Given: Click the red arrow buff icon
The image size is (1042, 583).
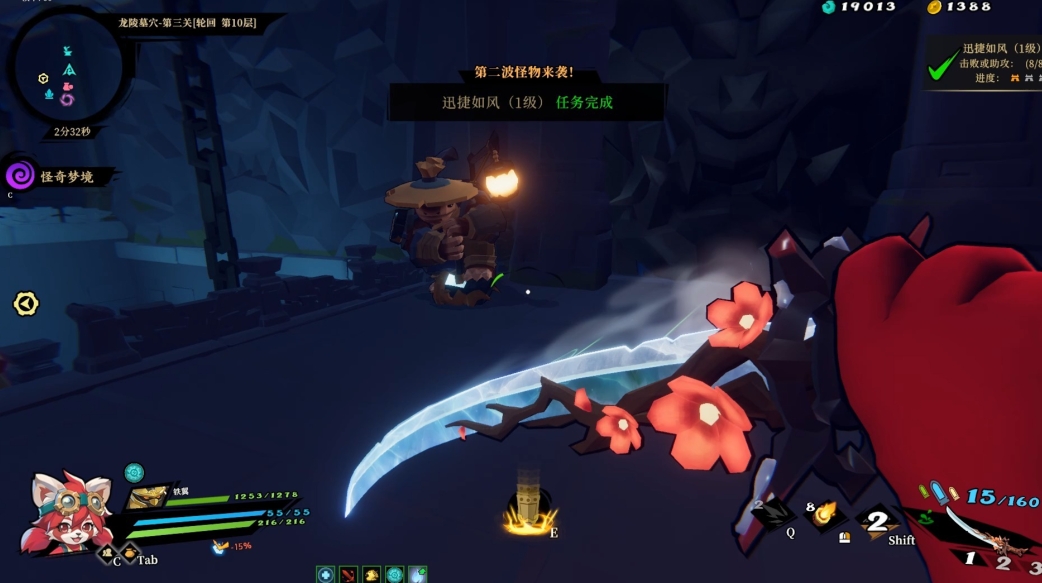Looking at the screenshot, I should click(x=348, y=575).
